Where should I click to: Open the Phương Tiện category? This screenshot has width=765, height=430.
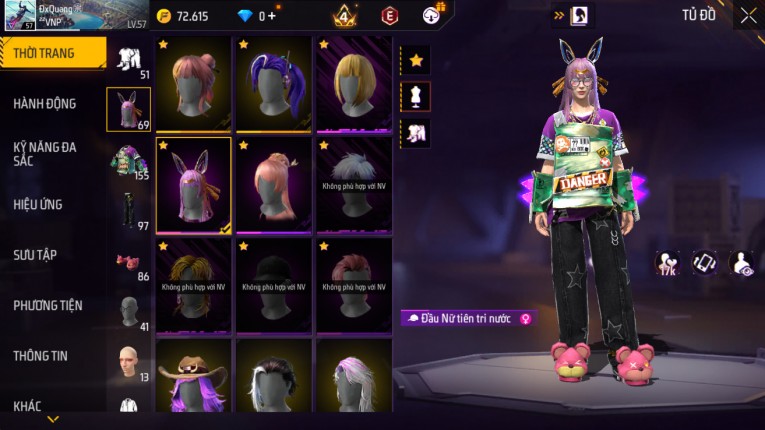48,305
